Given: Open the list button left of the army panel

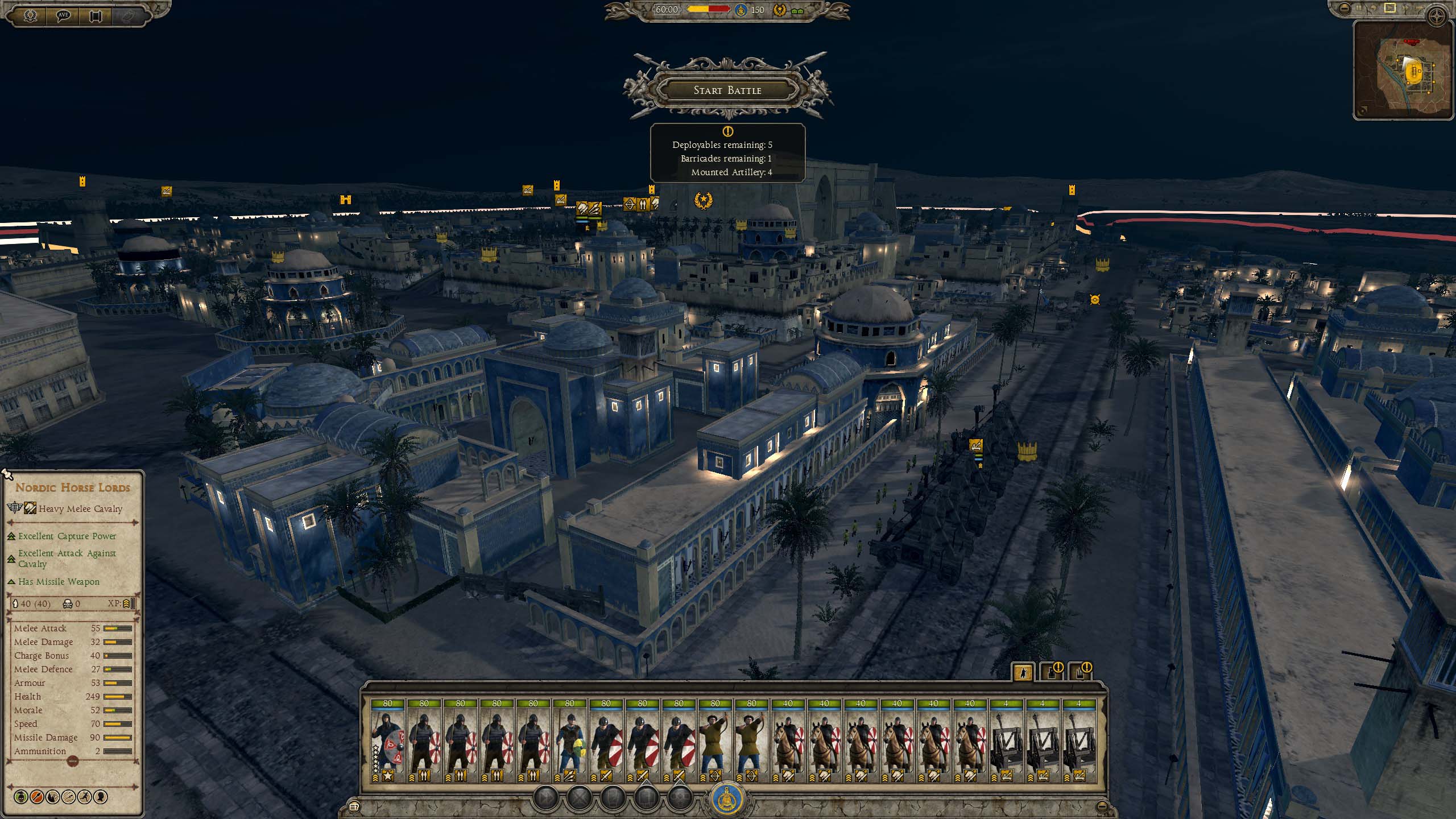Looking at the screenshot, I should pos(354,806).
